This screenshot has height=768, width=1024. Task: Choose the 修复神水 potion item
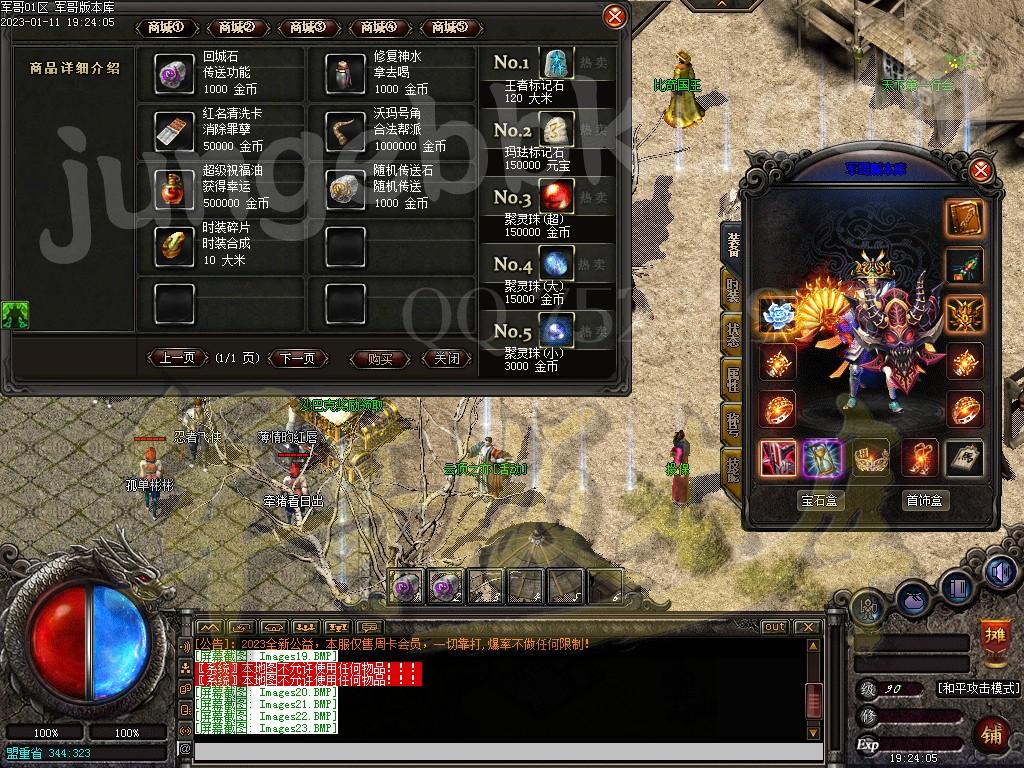pos(346,73)
